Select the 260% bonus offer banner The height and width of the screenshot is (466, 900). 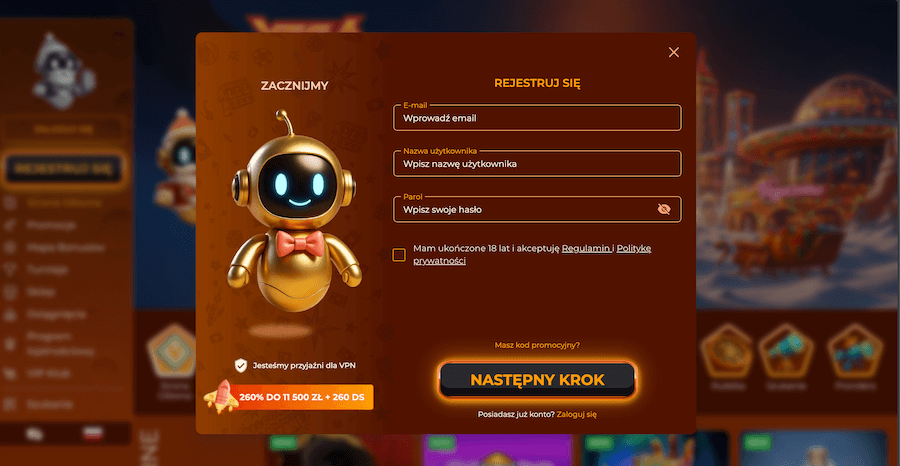pyautogui.click(x=289, y=397)
